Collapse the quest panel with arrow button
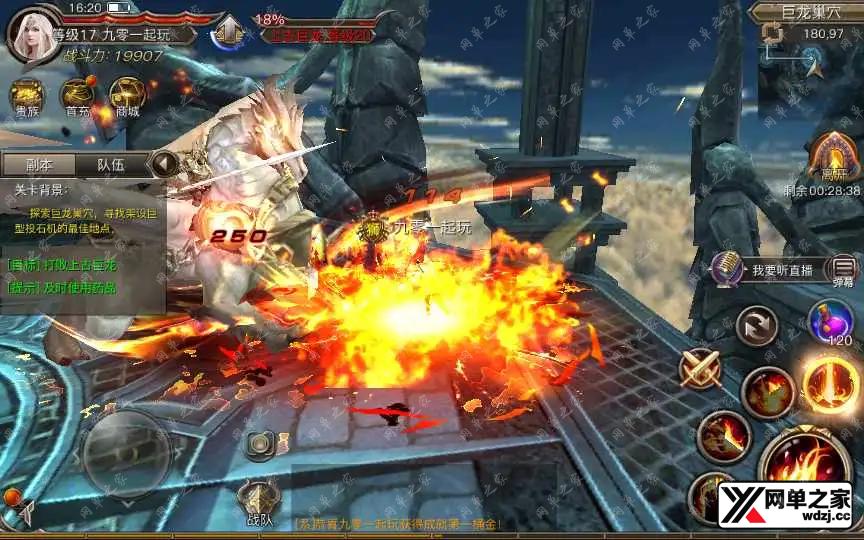 click(x=164, y=163)
